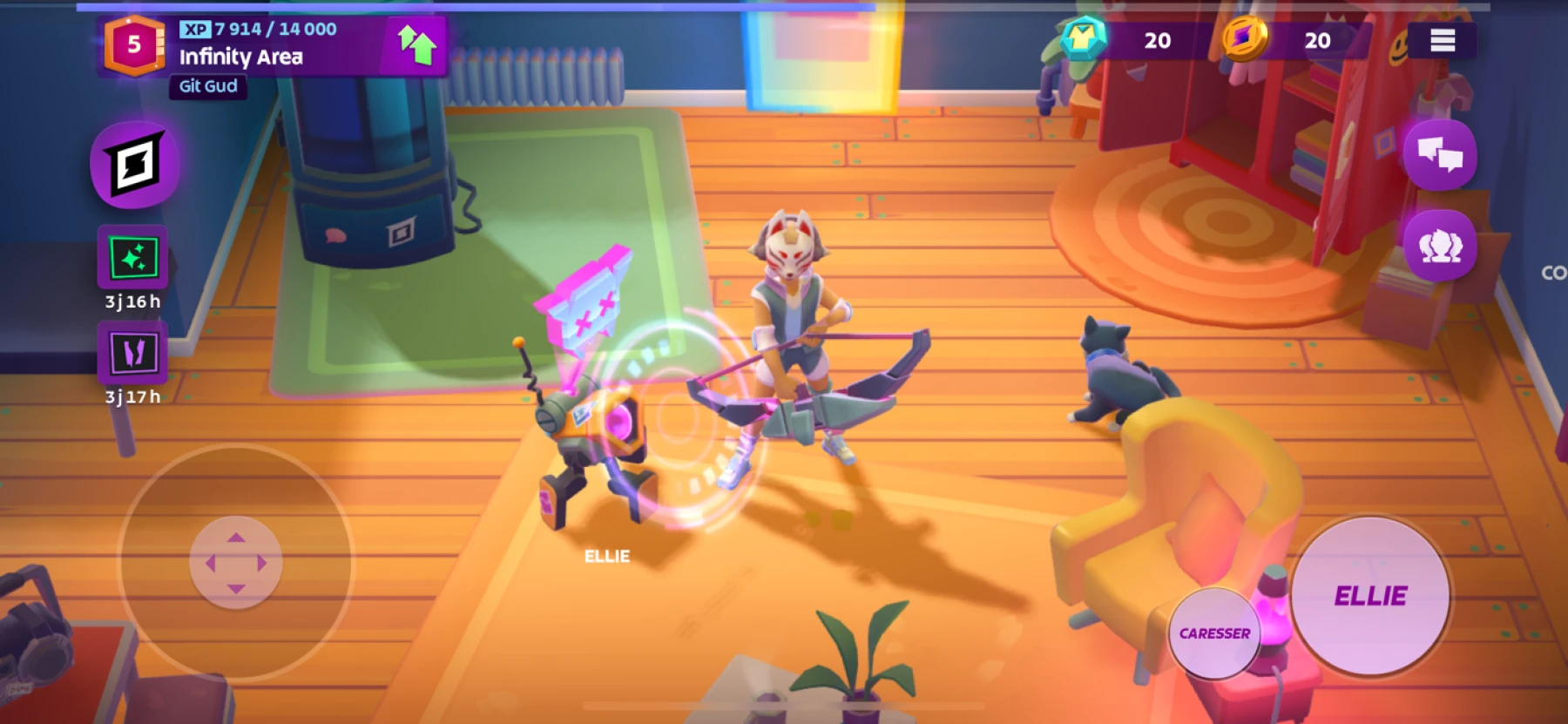Open the purple event with 3j17h timer
The height and width of the screenshot is (724, 1568).
(x=133, y=353)
